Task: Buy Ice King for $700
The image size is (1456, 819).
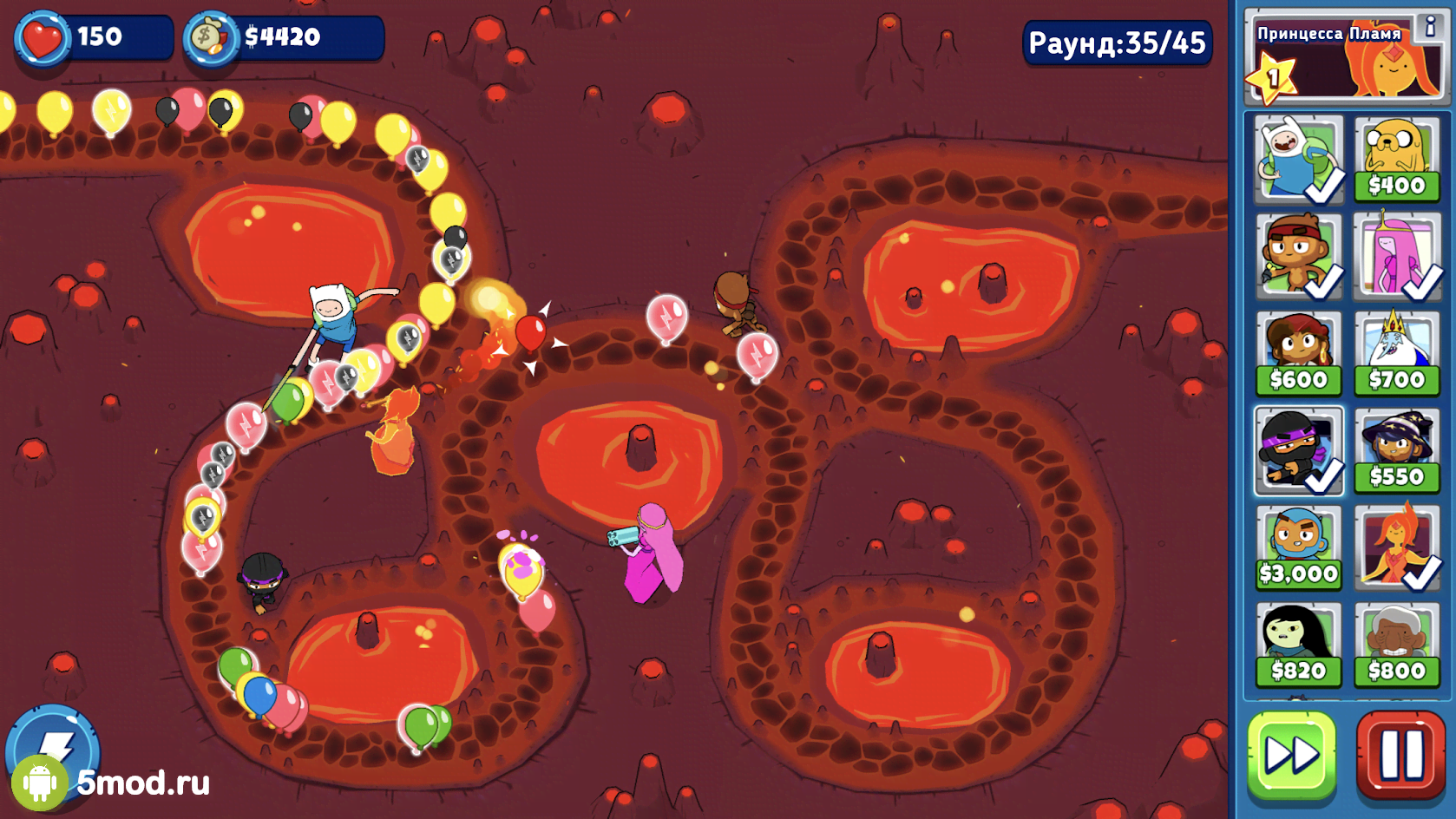Action: 1396,354
